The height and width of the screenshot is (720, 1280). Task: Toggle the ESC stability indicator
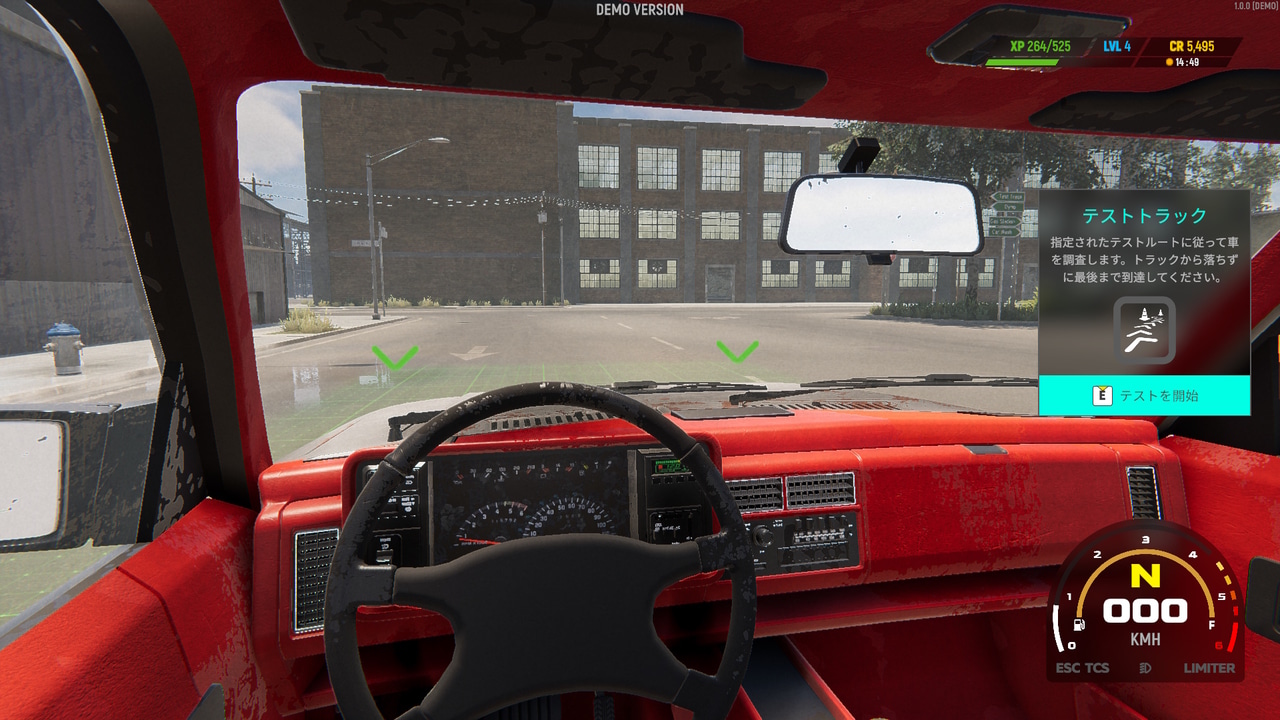click(1067, 668)
